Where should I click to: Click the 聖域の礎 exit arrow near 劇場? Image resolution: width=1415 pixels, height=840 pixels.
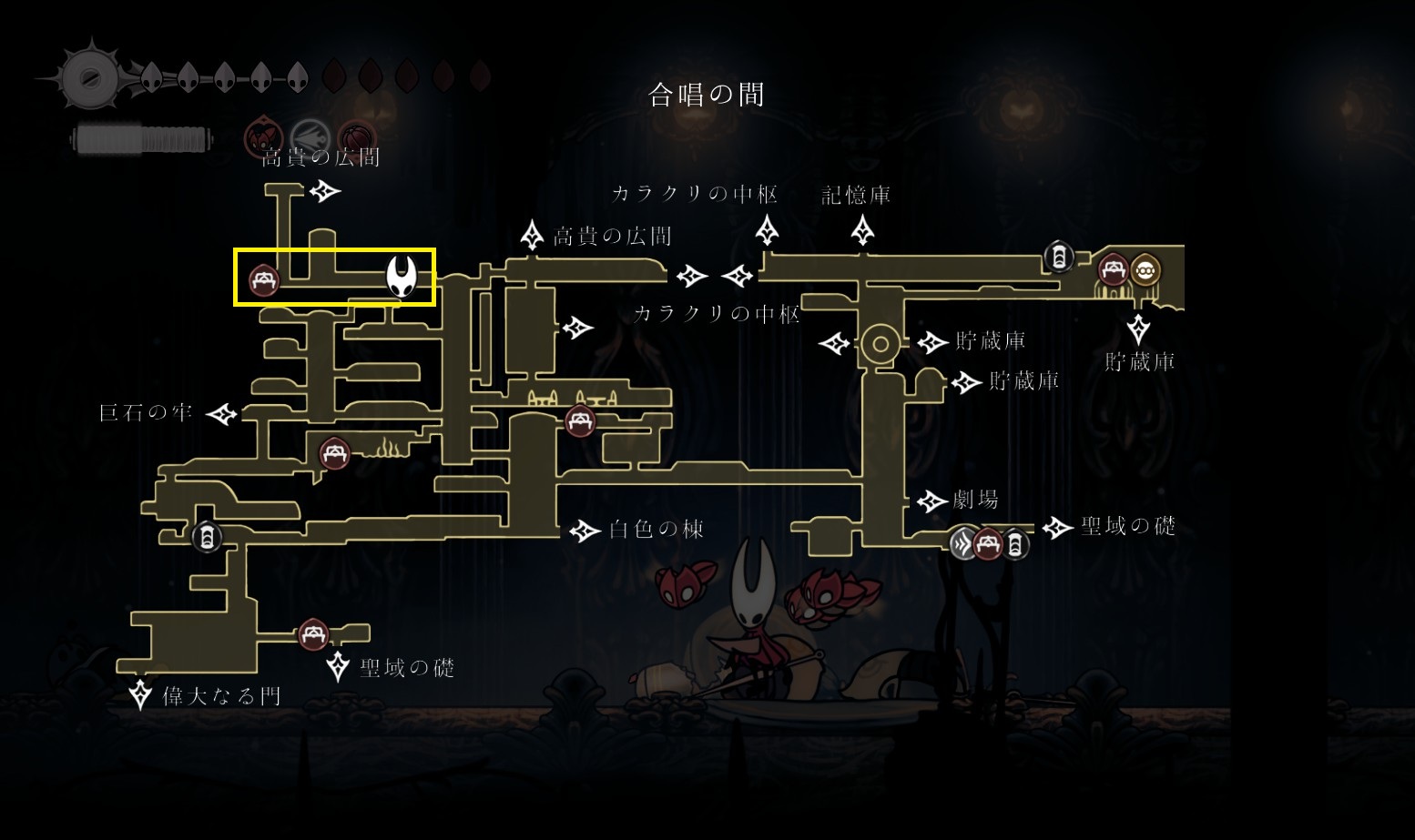click(1057, 527)
